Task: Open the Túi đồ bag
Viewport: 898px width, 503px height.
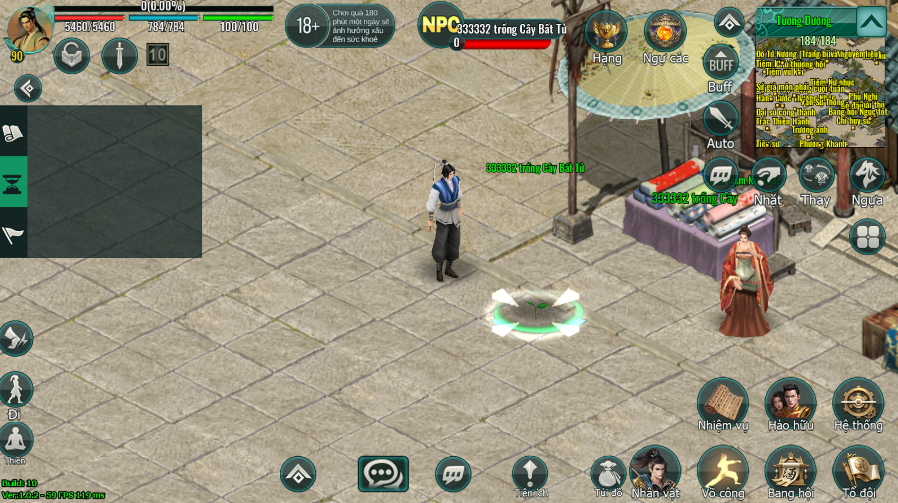Action: [608, 472]
